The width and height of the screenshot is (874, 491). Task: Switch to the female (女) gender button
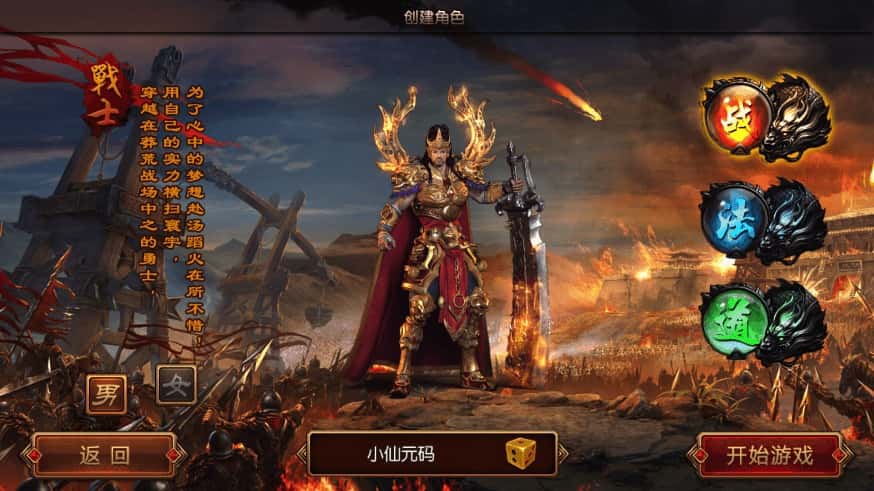175,385
